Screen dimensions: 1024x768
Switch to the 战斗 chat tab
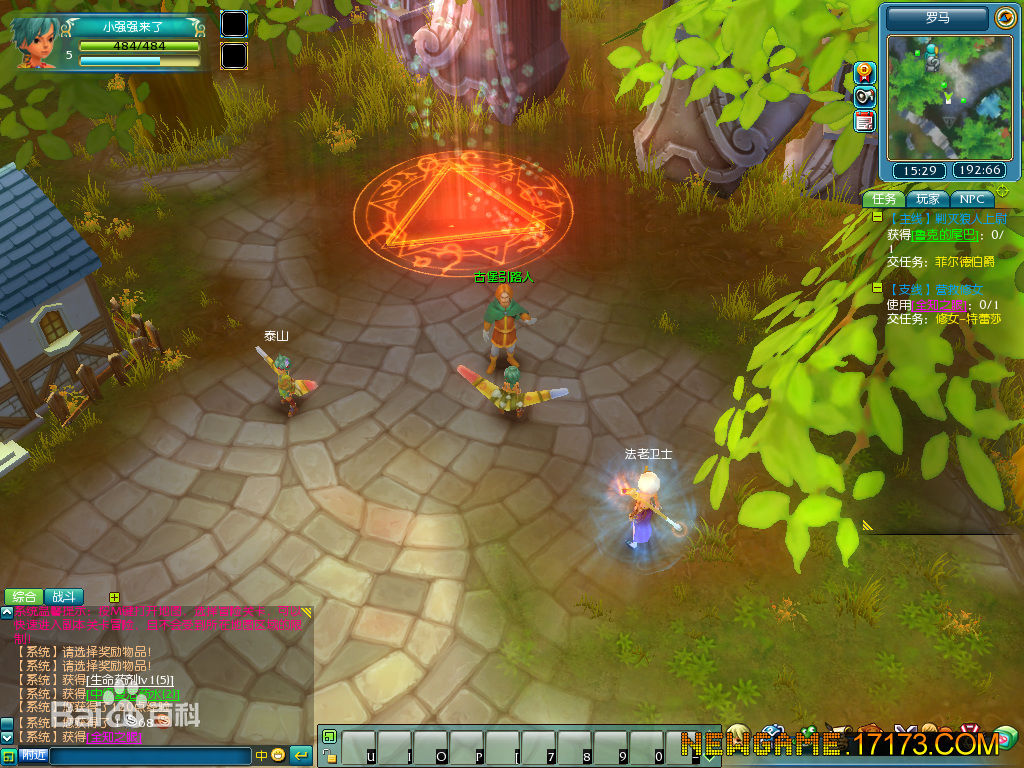pyautogui.click(x=64, y=597)
